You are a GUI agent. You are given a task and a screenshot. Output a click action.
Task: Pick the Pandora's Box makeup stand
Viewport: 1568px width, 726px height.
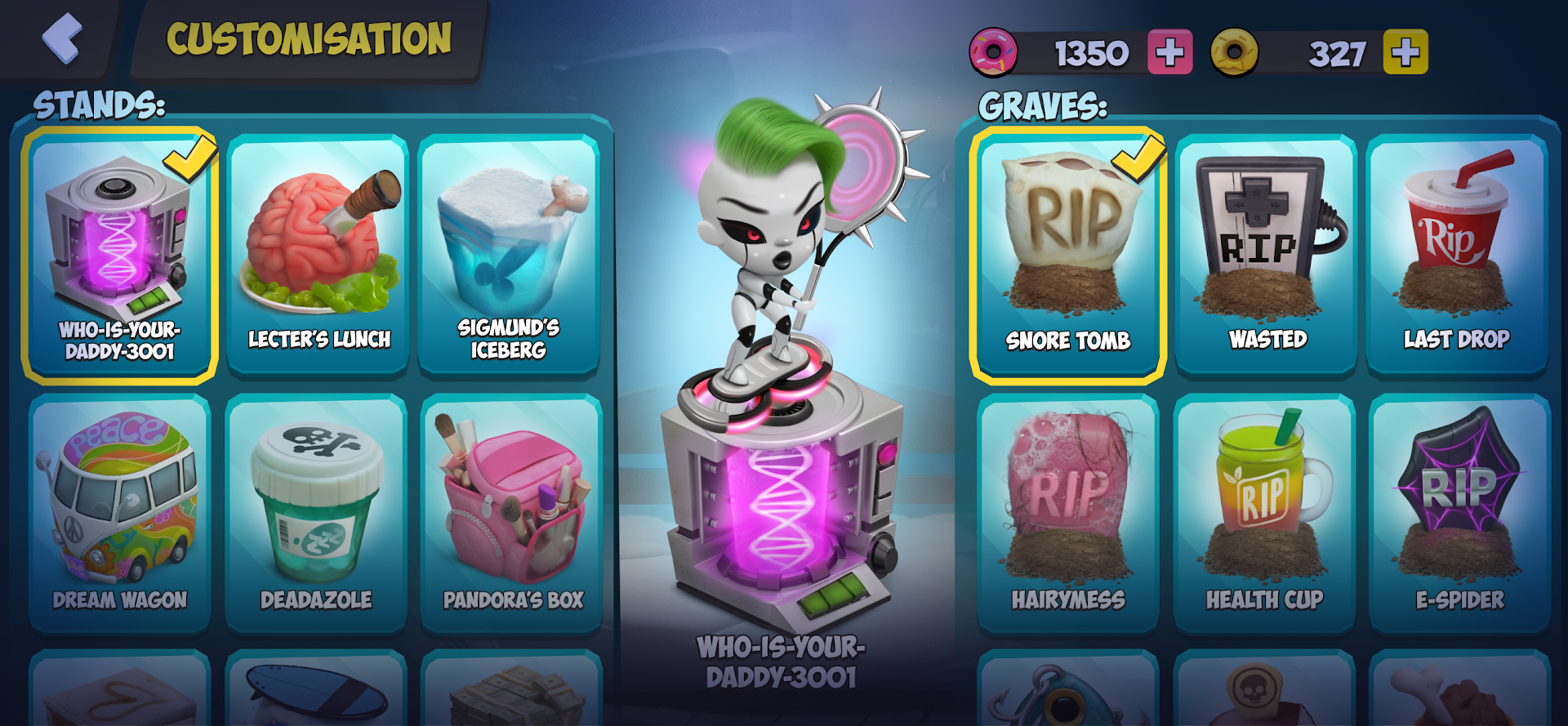click(x=512, y=513)
